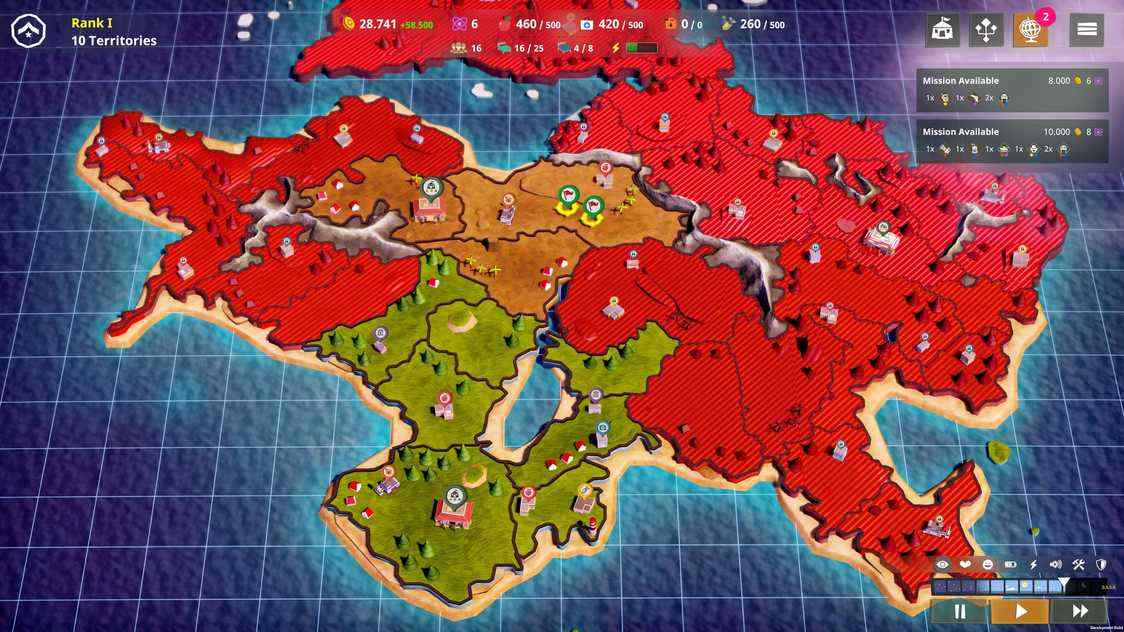Show the shield security overlay

click(x=1101, y=565)
